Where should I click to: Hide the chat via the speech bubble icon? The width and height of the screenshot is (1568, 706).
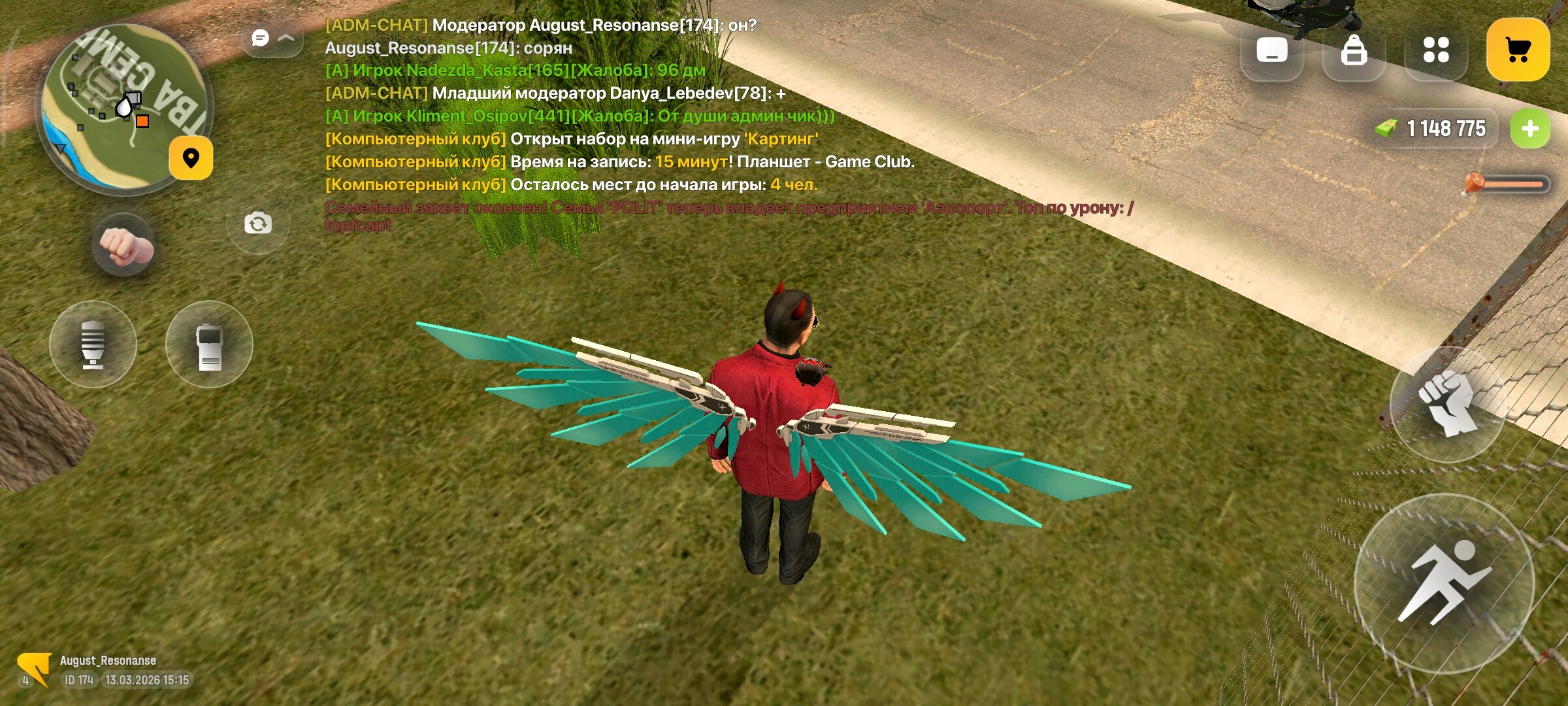pyautogui.click(x=261, y=37)
